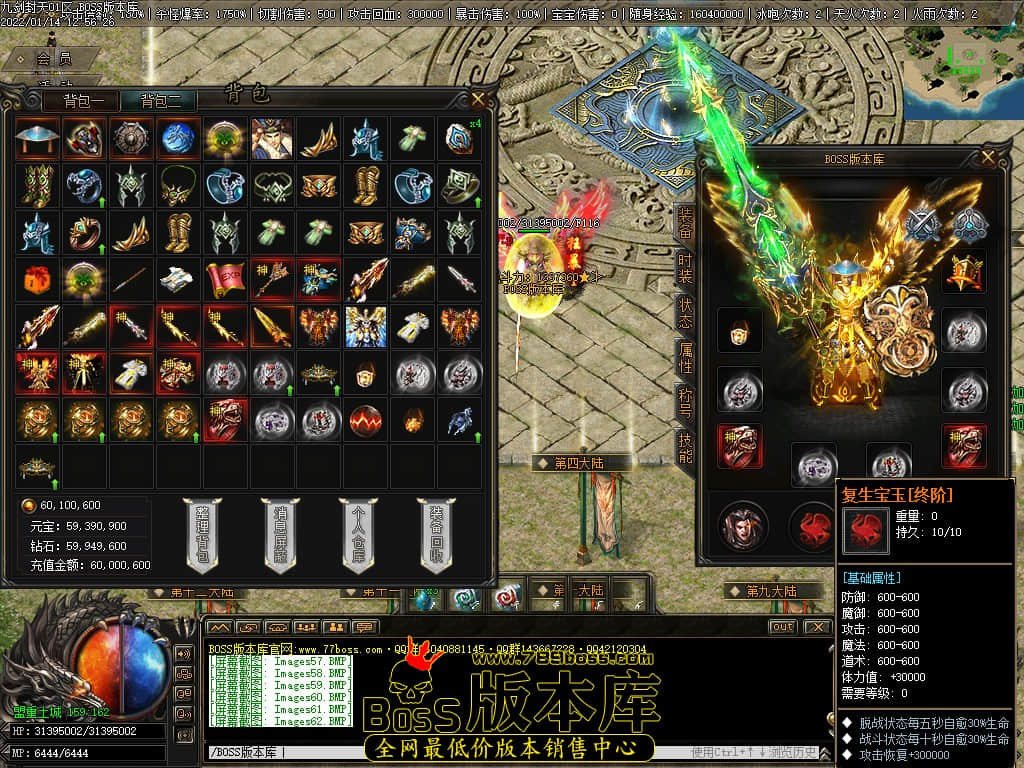Select the 时装 costume tab
Image resolution: width=1024 pixels, height=768 pixels.
point(685,268)
